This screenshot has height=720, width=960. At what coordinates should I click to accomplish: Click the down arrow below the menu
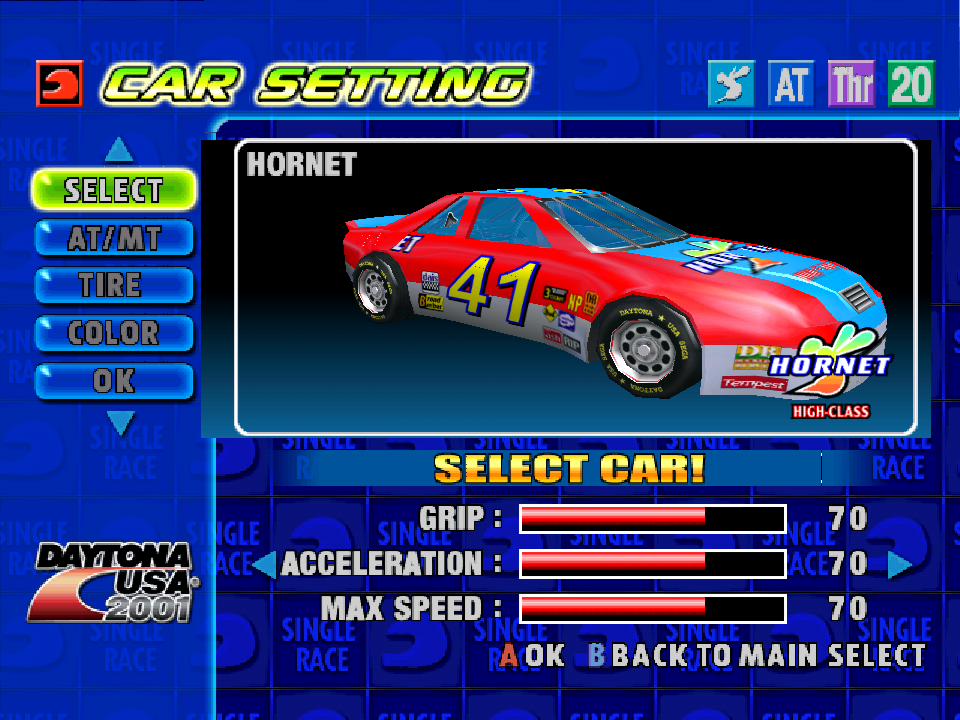120,424
